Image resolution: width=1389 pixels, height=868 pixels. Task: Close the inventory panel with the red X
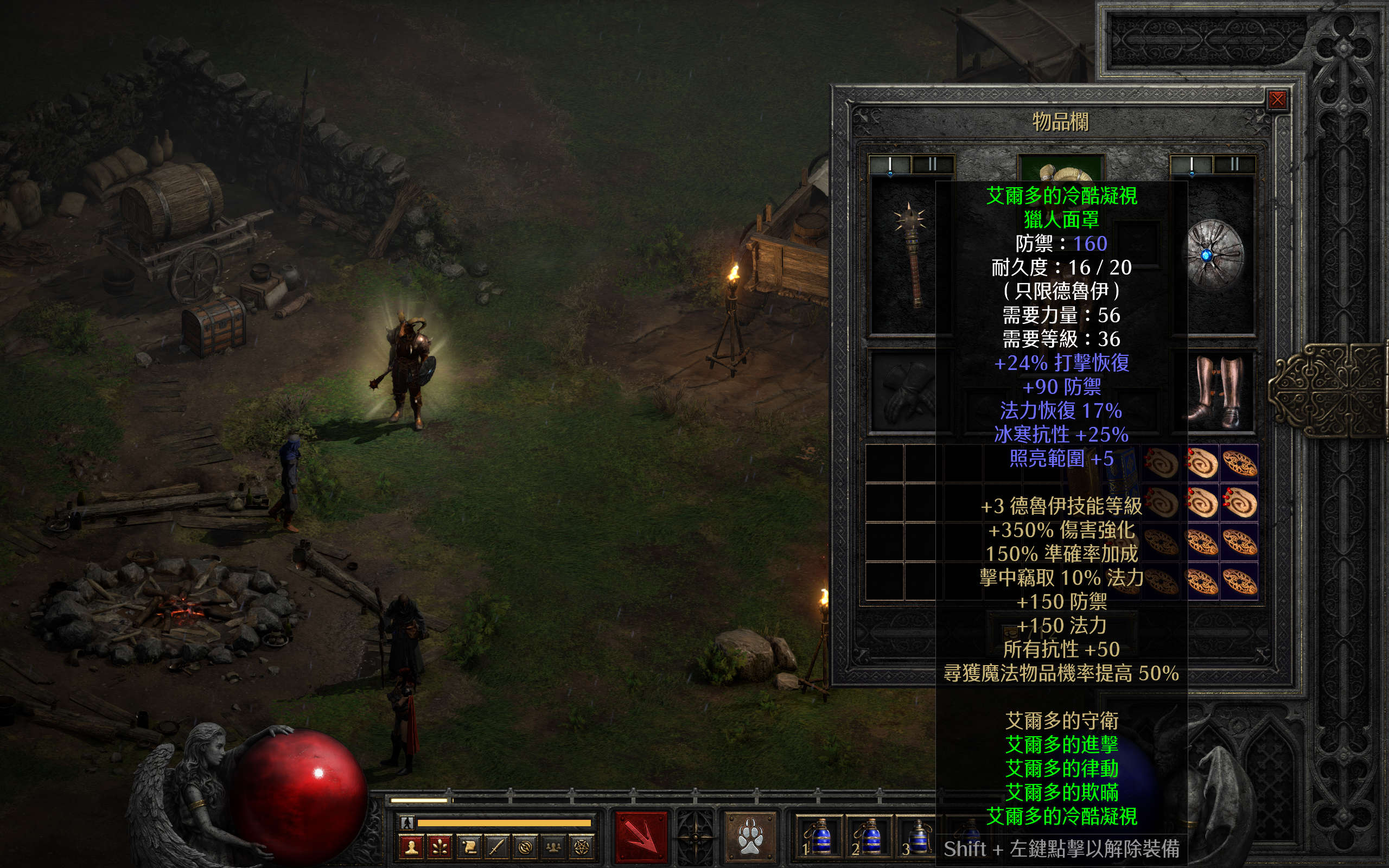[x=1277, y=100]
